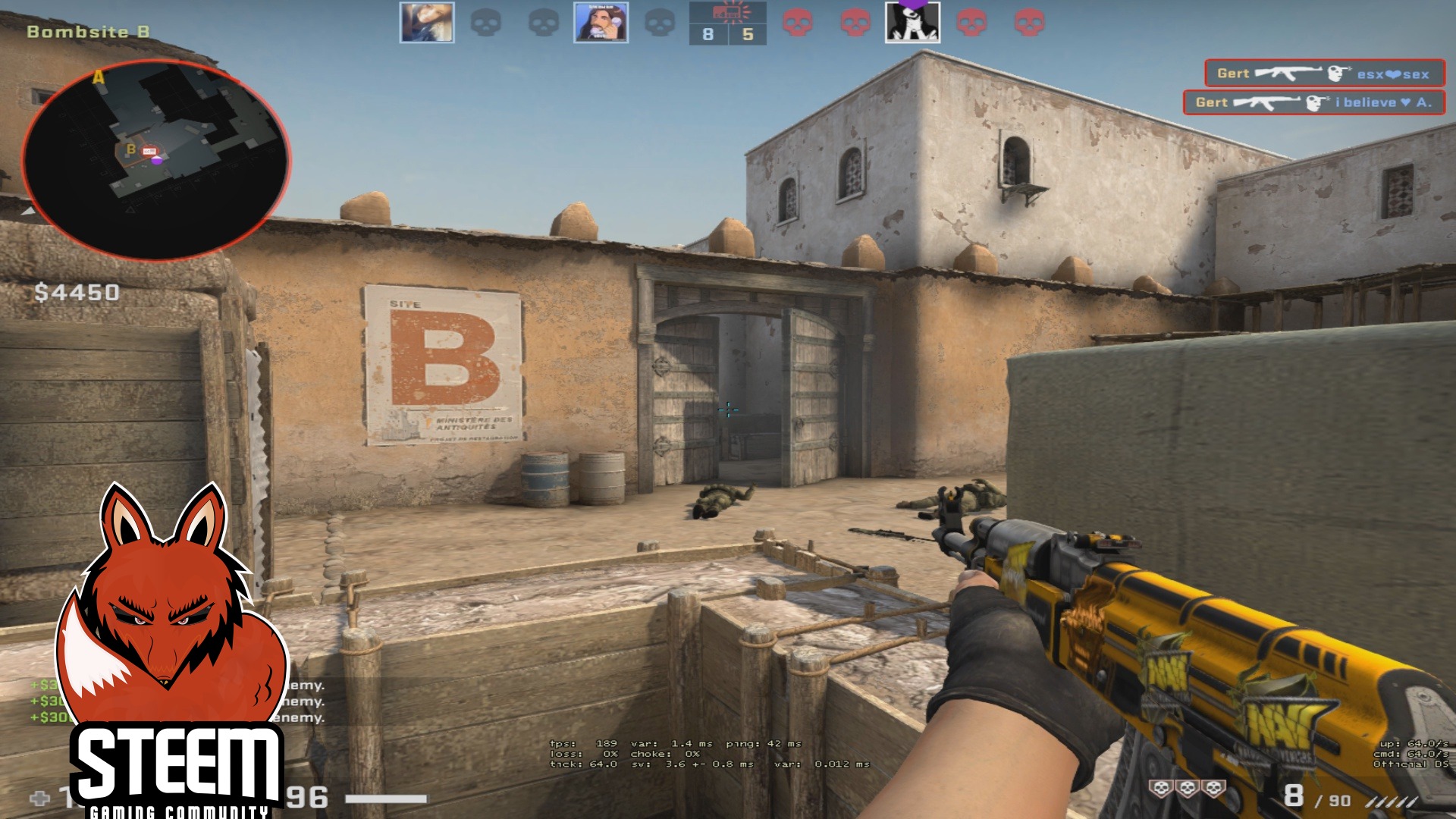
Task: Click "Gert" in the top kill feed entry
Action: (1232, 73)
